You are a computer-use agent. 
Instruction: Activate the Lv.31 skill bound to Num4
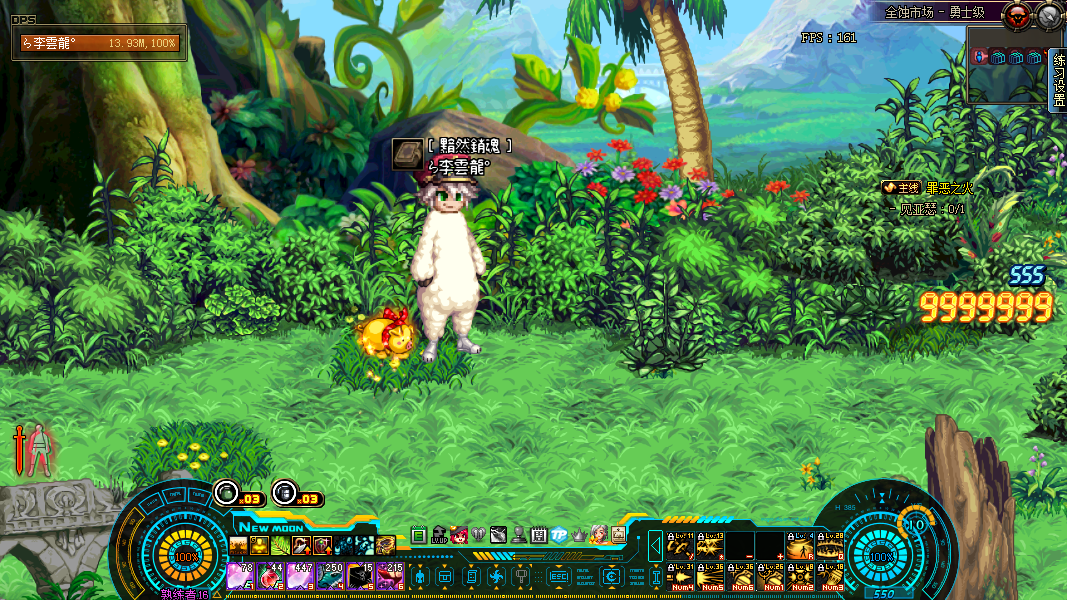(x=682, y=576)
